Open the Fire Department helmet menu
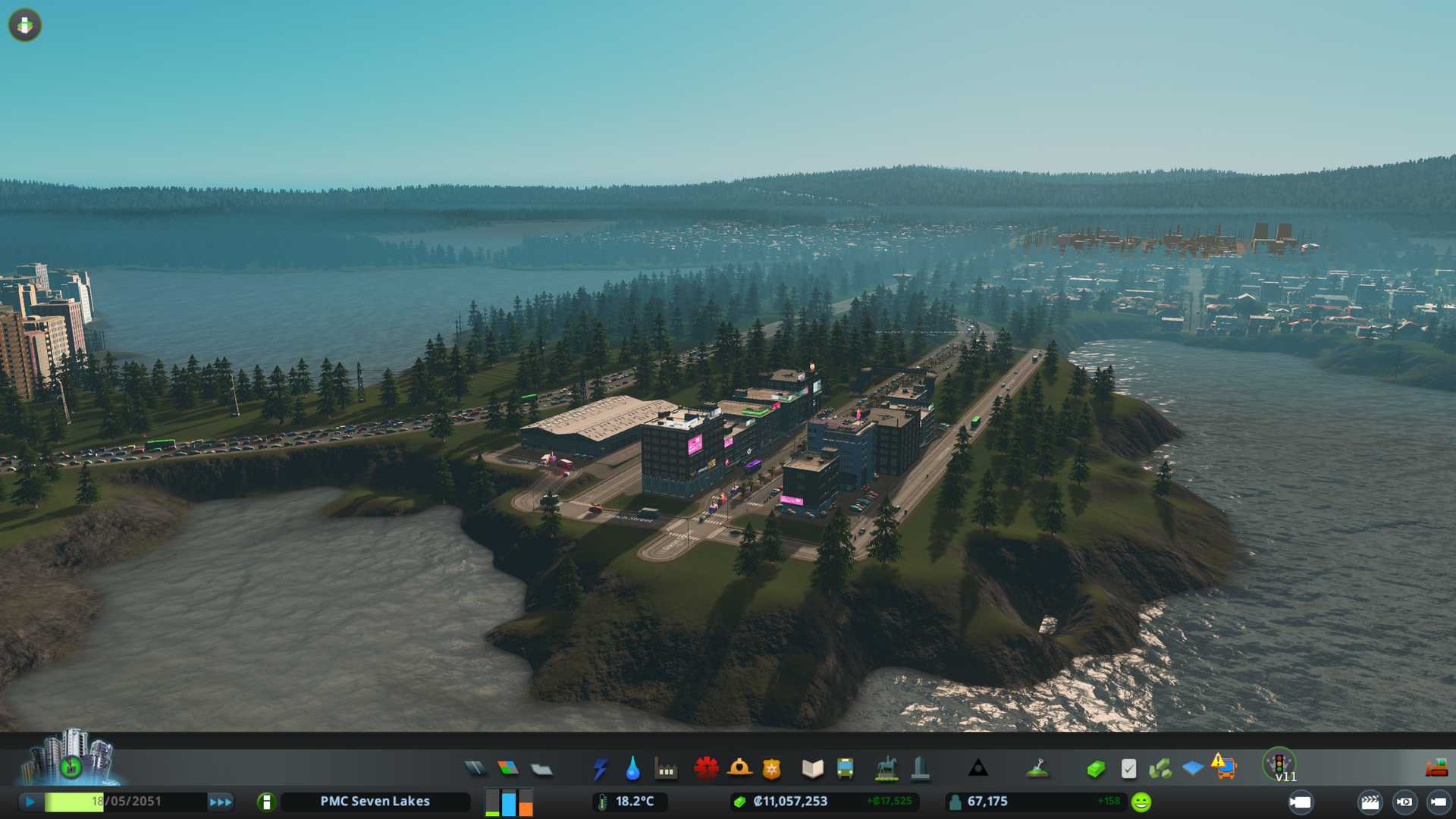The width and height of the screenshot is (1456, 819). click(739, 768)
